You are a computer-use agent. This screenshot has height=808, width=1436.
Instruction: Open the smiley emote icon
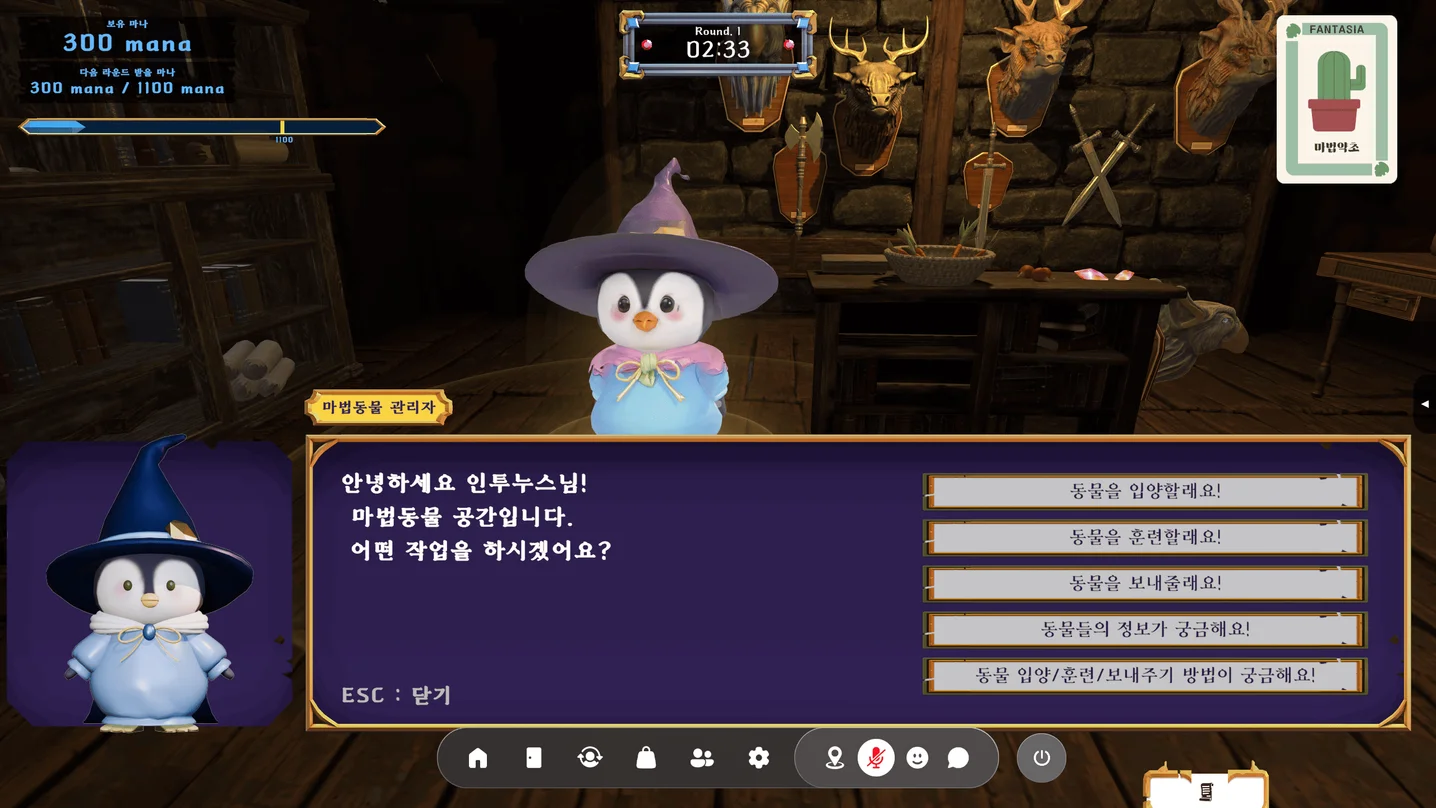pyautogui.click(x=917, y=758)
